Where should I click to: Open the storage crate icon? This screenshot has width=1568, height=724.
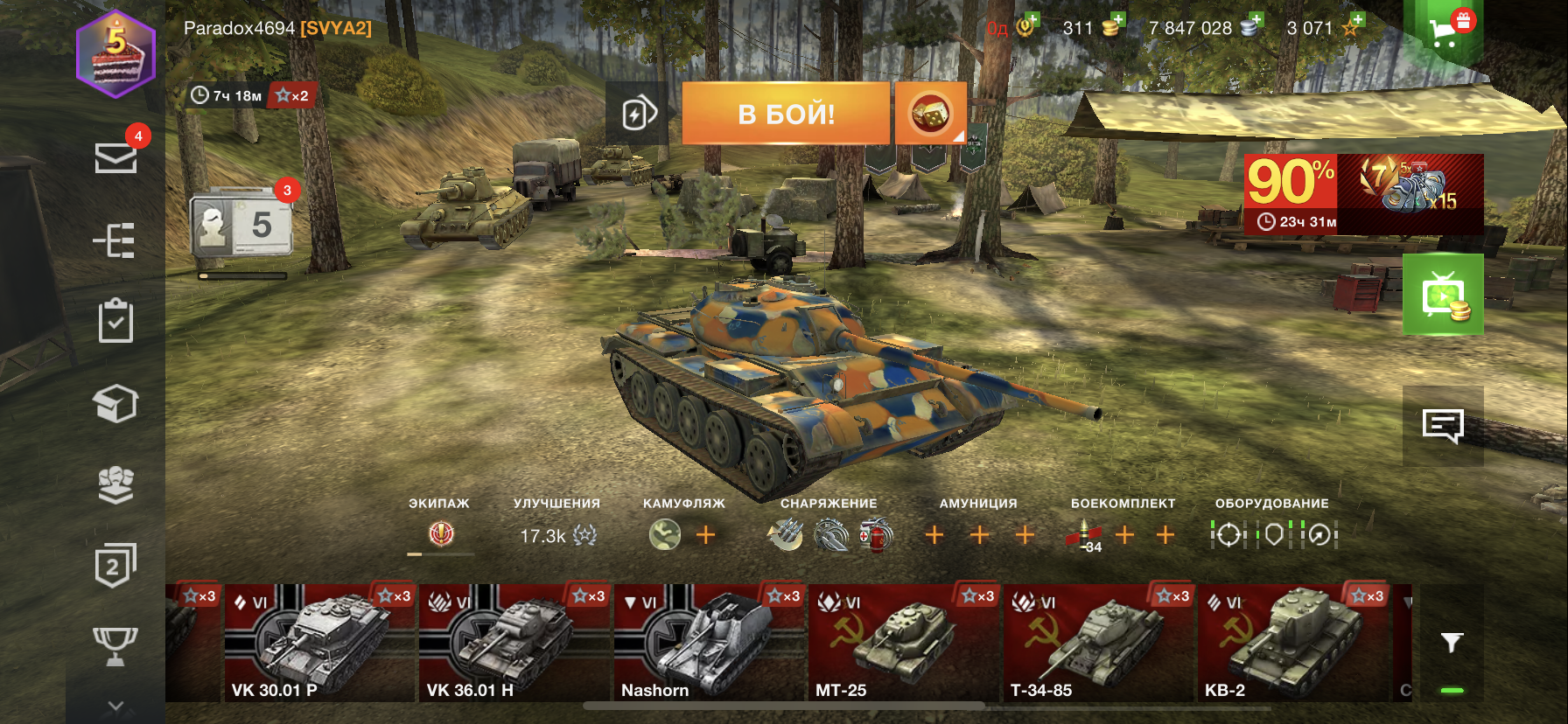click(115, 403)
